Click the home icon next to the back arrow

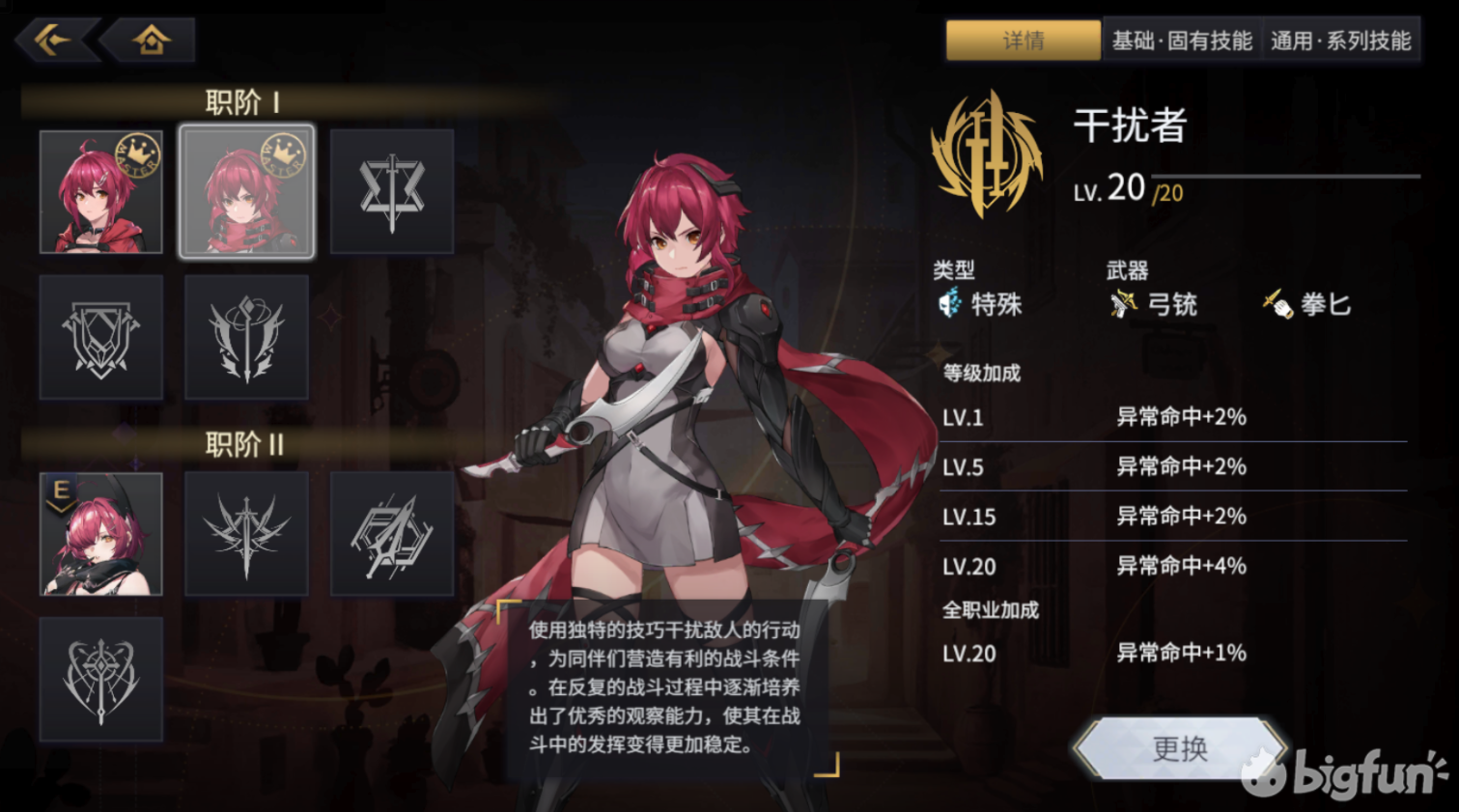150,40
